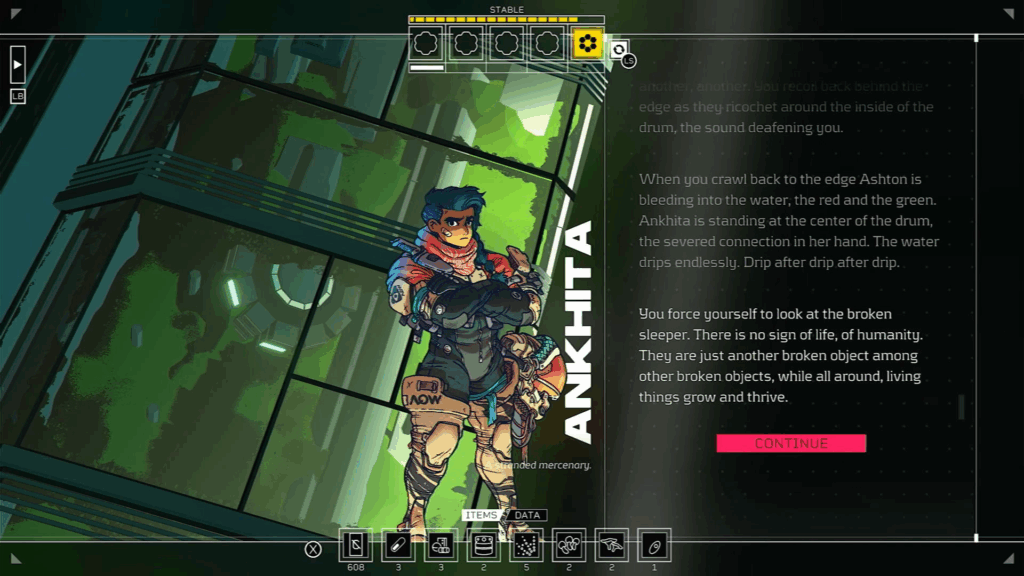Click the reroll dice cycle icon
The width and height of the screenshot is (1024, 576).
(x=619, y=50)
